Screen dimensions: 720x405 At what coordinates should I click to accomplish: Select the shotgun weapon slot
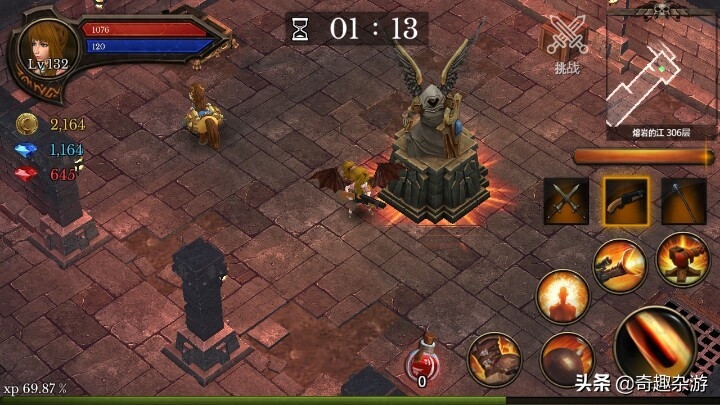[x=625, y=201]
